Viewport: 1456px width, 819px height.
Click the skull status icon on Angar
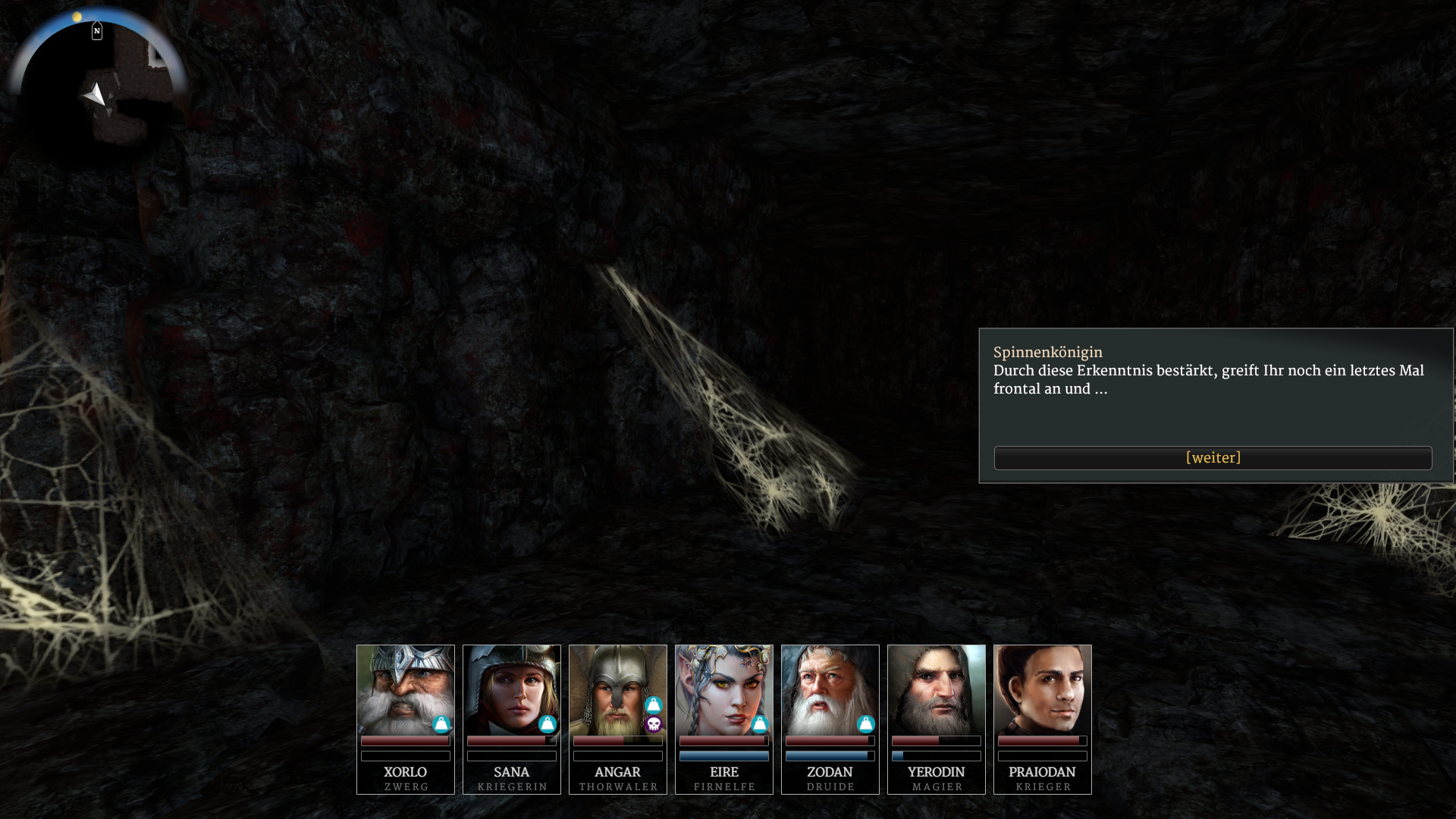[x=654, y=725]
